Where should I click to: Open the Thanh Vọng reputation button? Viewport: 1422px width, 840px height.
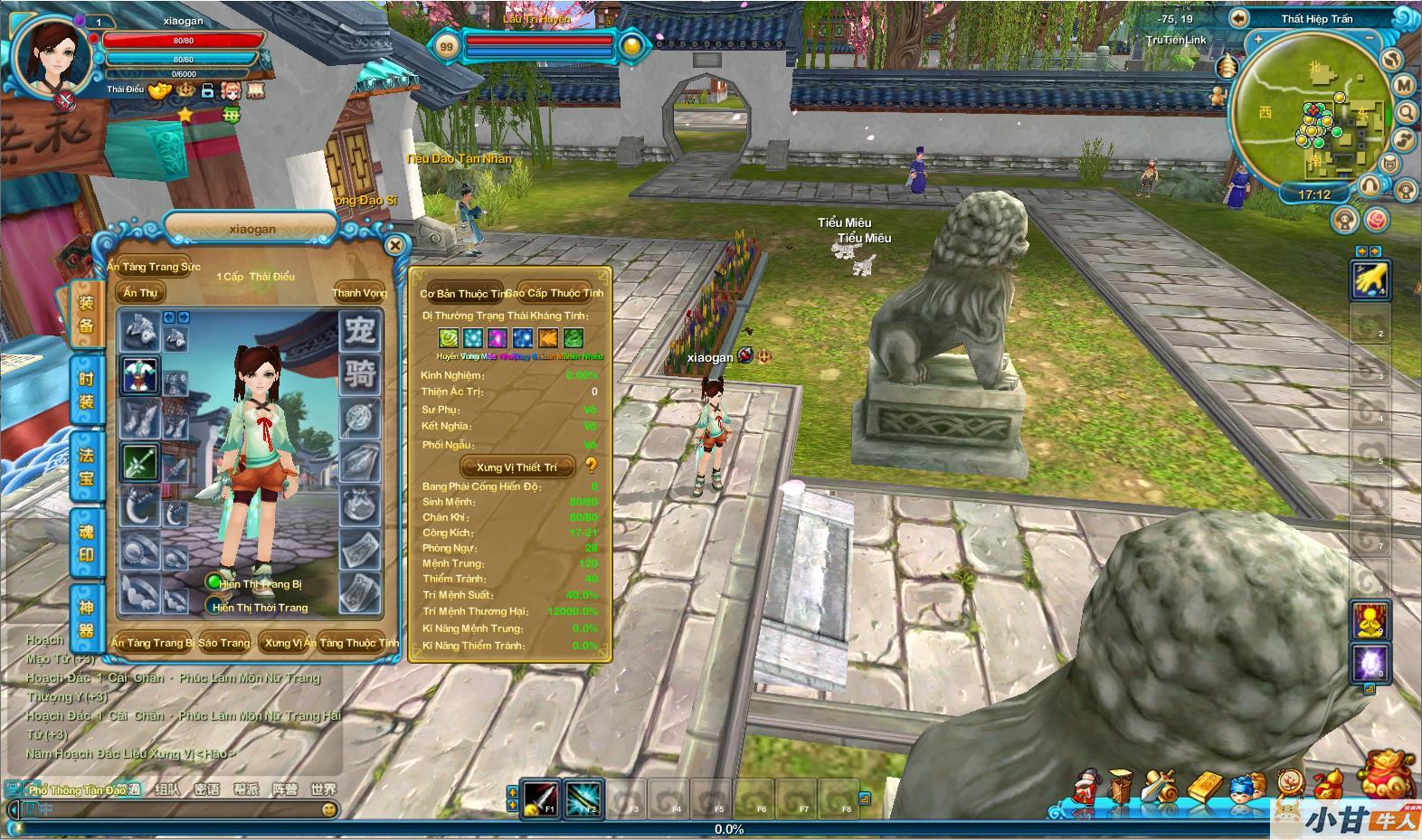click(x=359, y=292)
